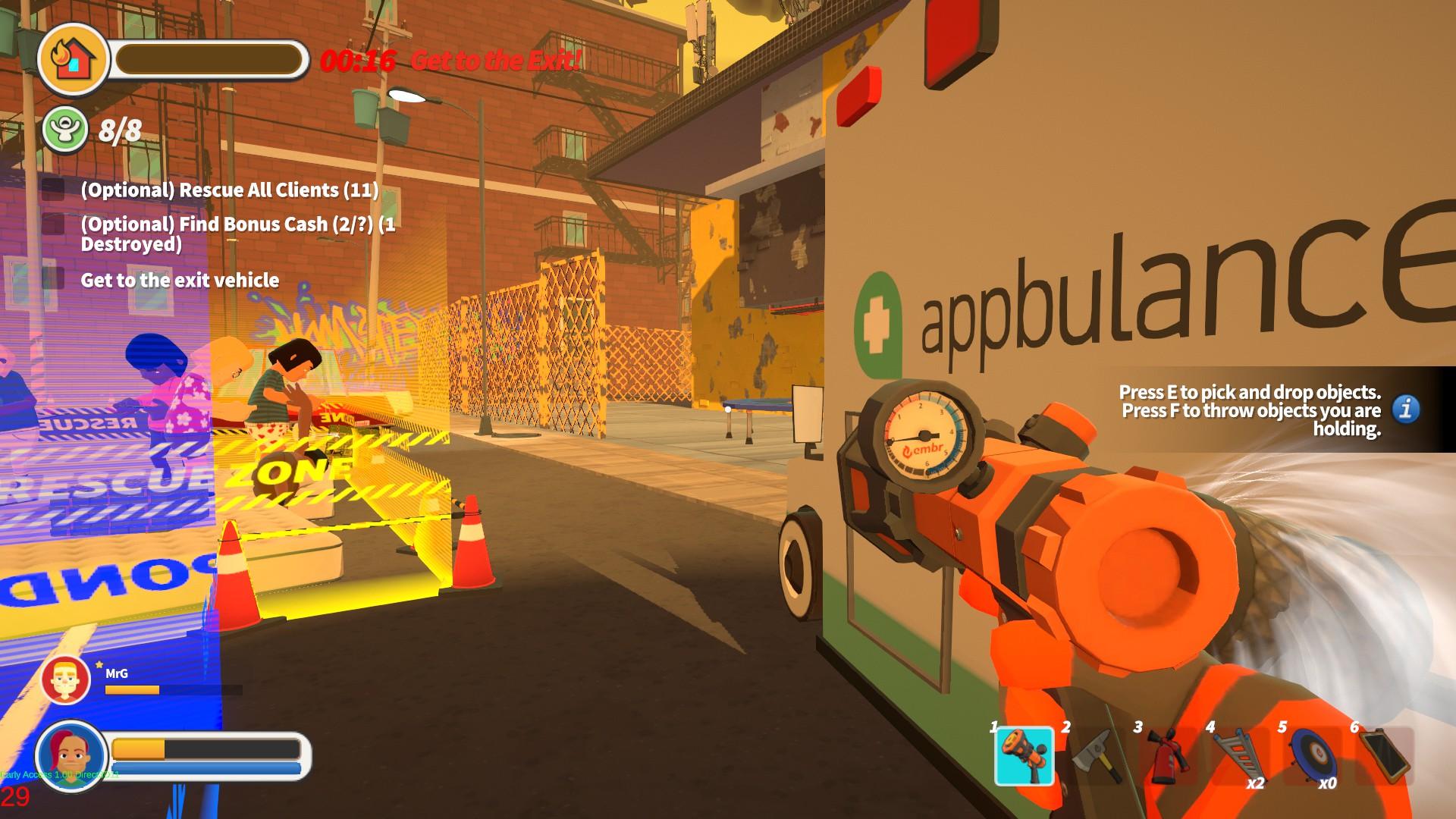Click your own character portrait
The image size is (1456, 819).
click(71, 755)
